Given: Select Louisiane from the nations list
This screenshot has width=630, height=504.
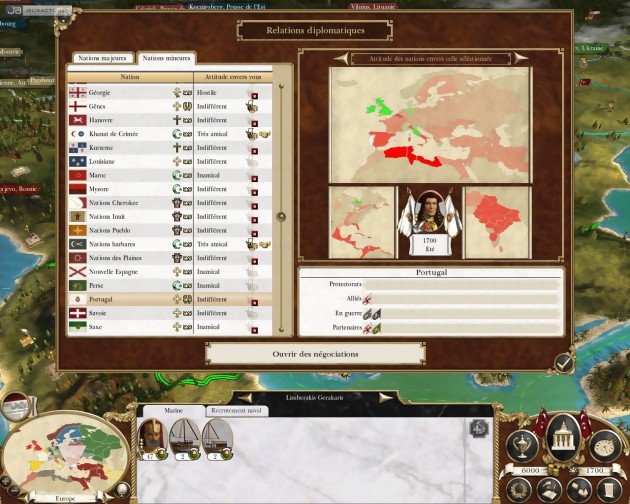Looking at the screenshot, I should 130,161.
